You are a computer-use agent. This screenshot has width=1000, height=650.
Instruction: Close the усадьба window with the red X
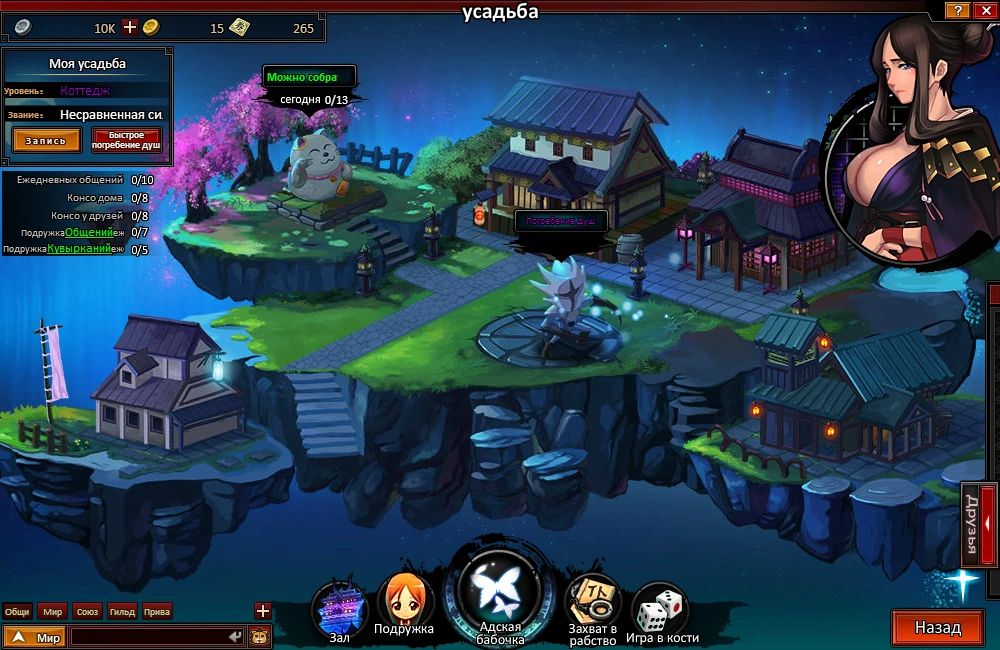[x=982, y=10]
